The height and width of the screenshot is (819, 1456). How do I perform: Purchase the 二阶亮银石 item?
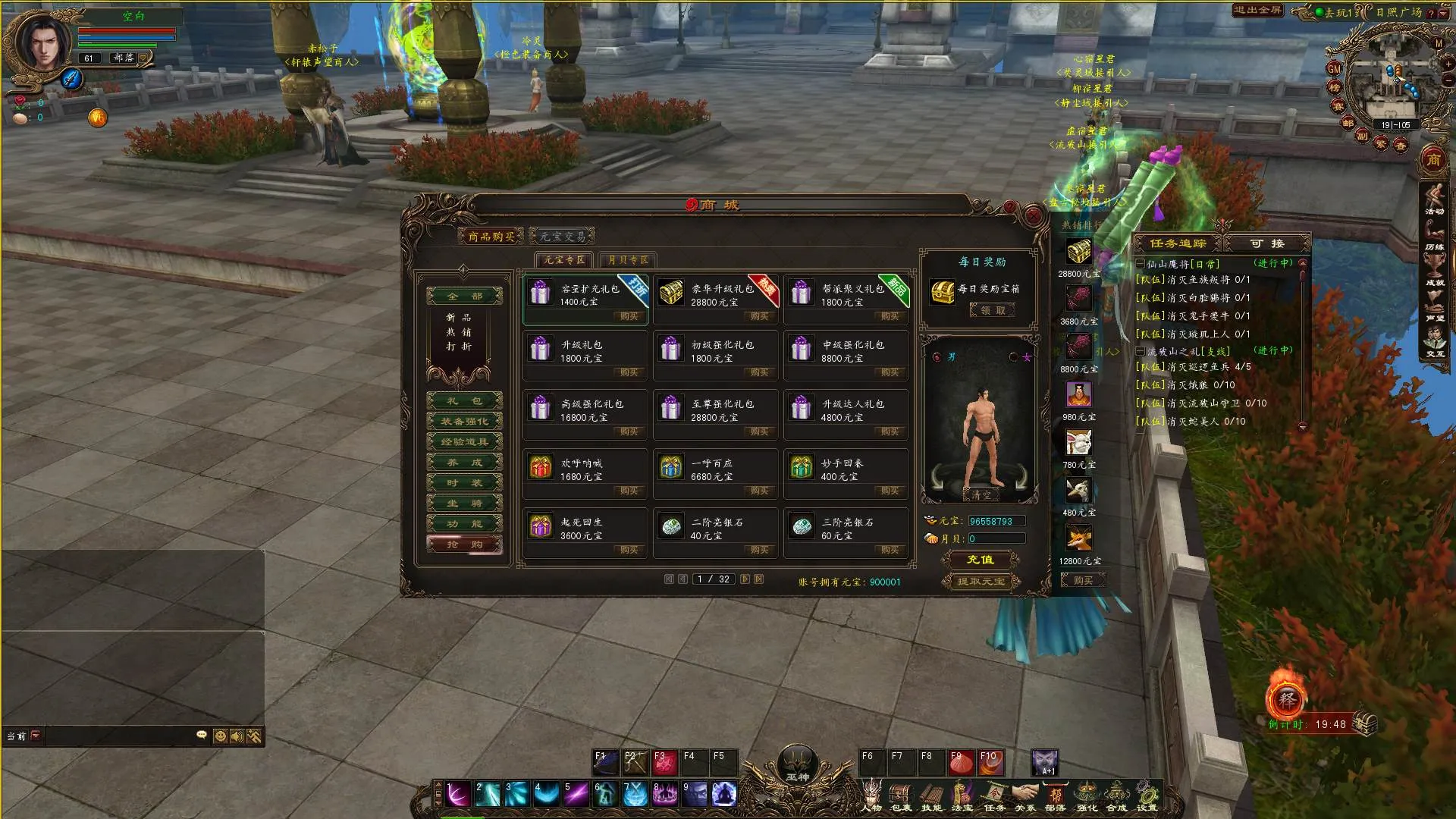tap(758, 550)
